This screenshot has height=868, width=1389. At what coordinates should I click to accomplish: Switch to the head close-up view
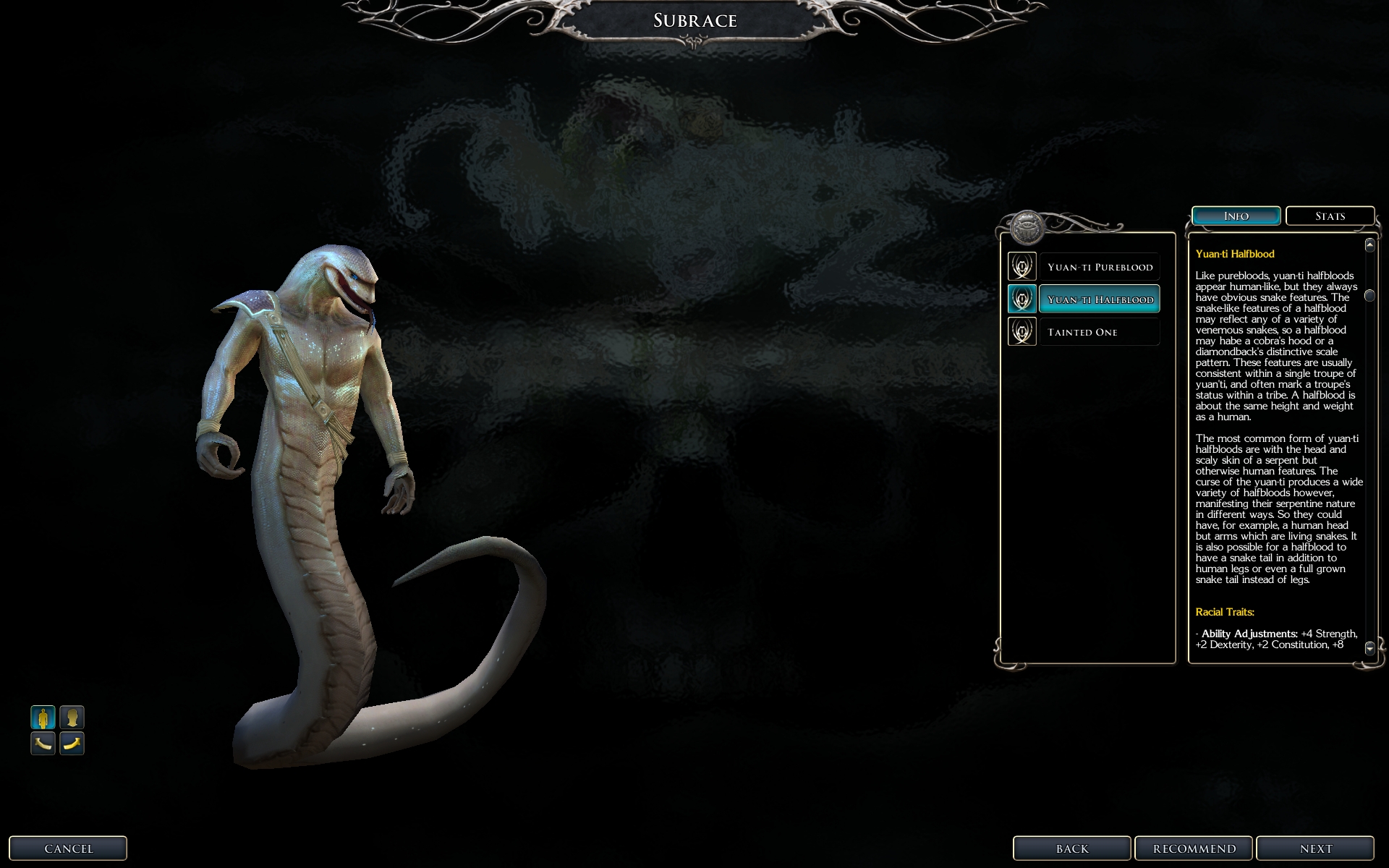coord(72,718)
